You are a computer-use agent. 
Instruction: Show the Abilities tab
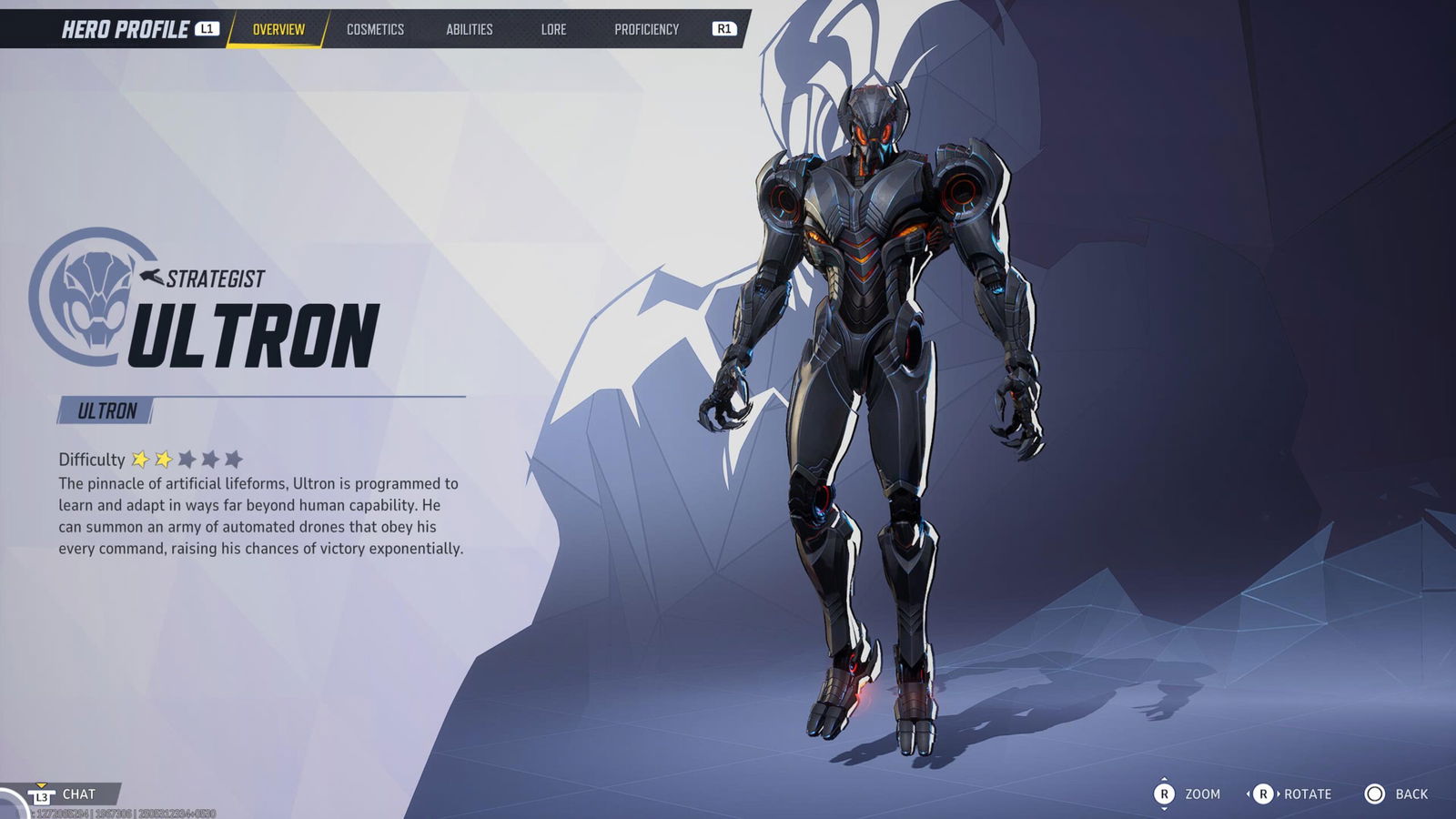click(469, 29)
